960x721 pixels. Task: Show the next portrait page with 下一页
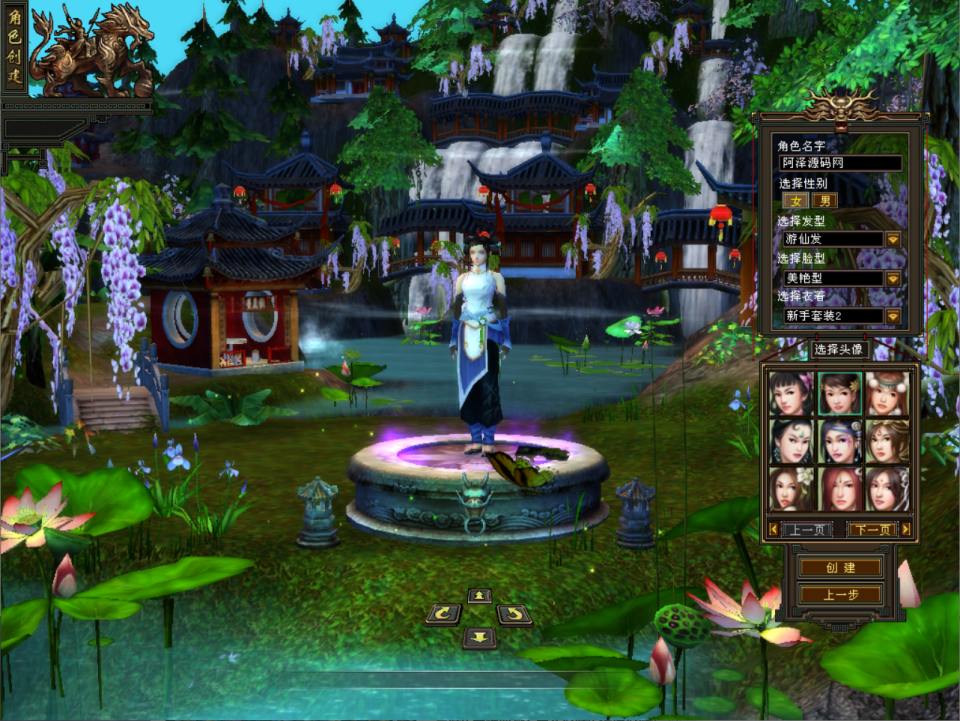pos(872,529)
